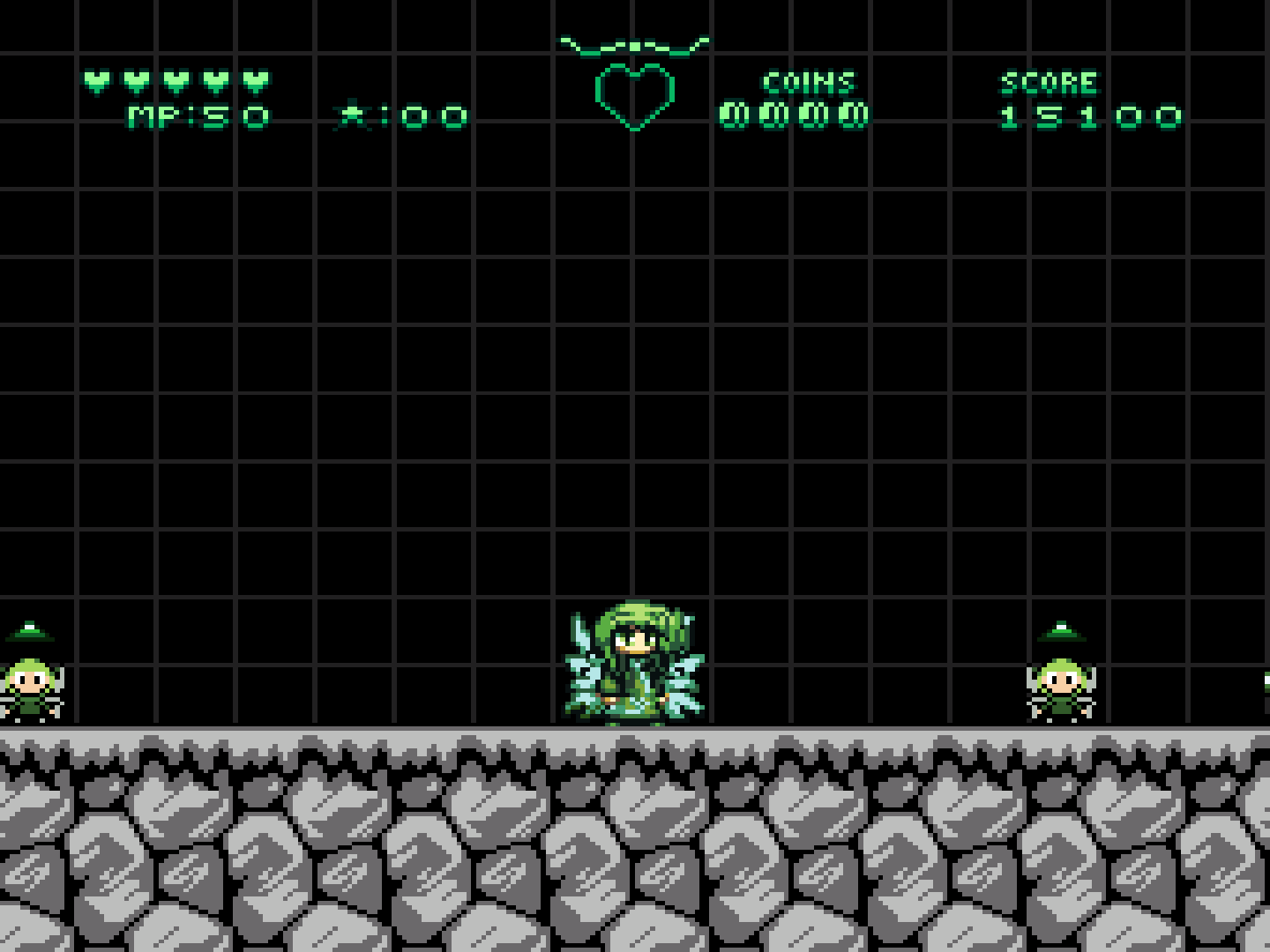Click the SCORE label text

tap(1050, 82)
